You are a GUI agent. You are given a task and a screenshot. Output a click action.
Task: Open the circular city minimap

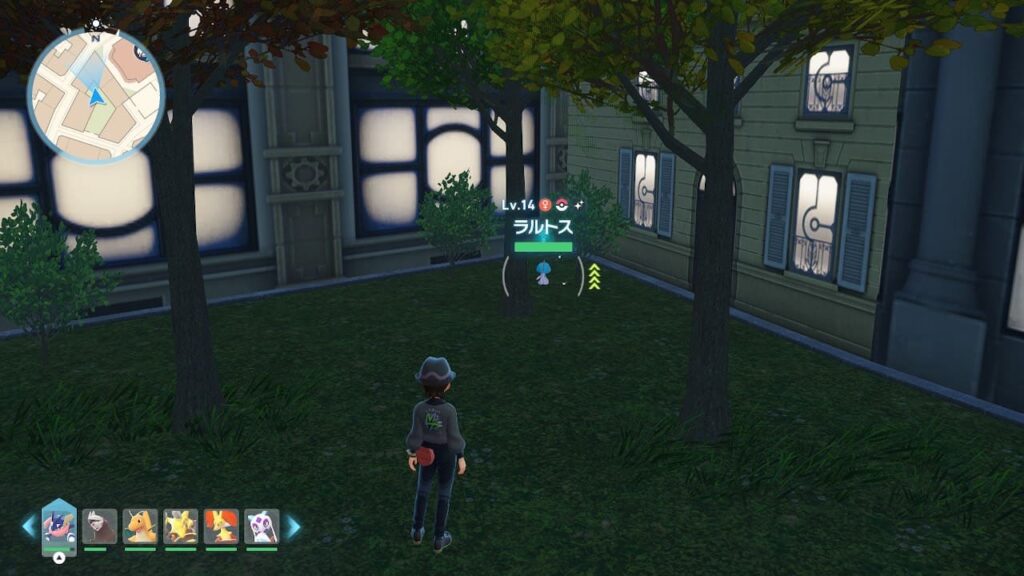95,96
